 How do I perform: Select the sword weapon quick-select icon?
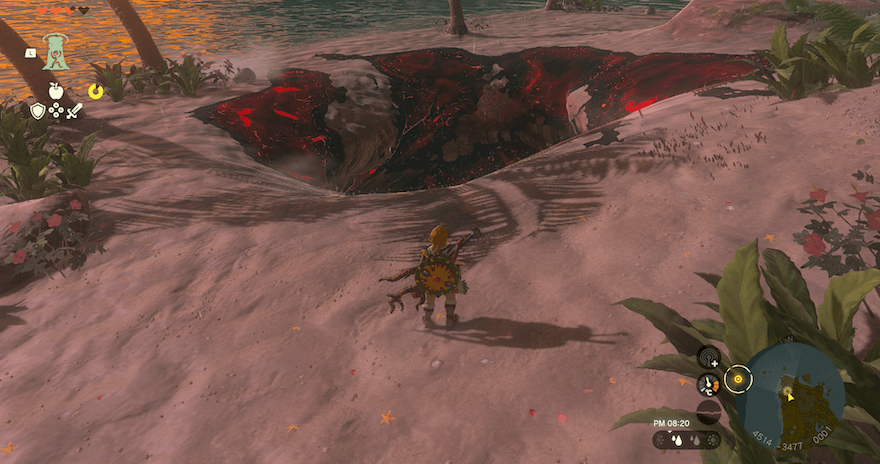[74, 111]
